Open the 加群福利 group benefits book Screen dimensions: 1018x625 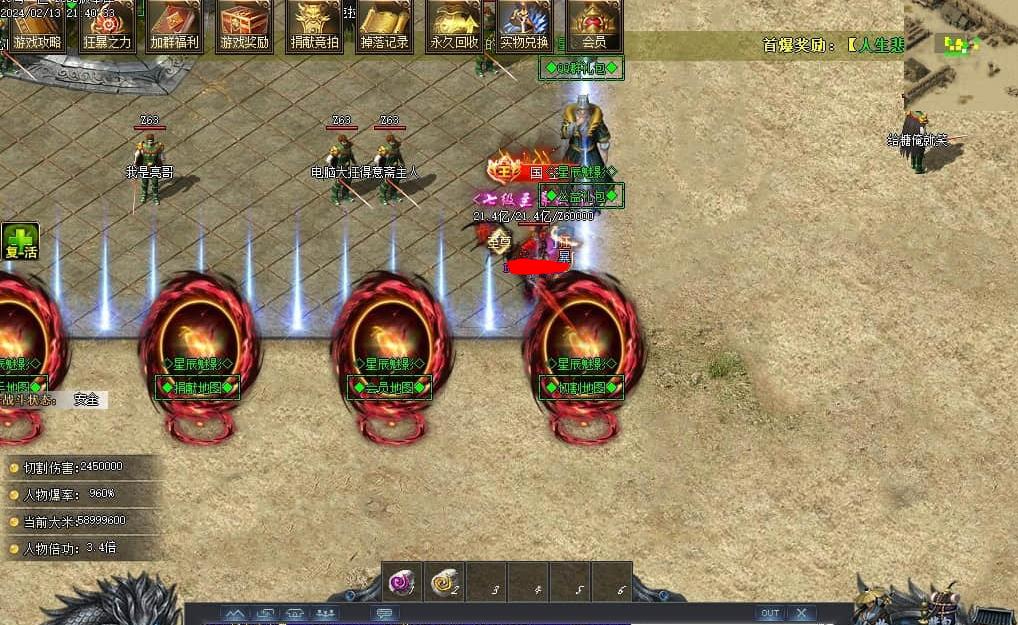[x=175, y=26]
